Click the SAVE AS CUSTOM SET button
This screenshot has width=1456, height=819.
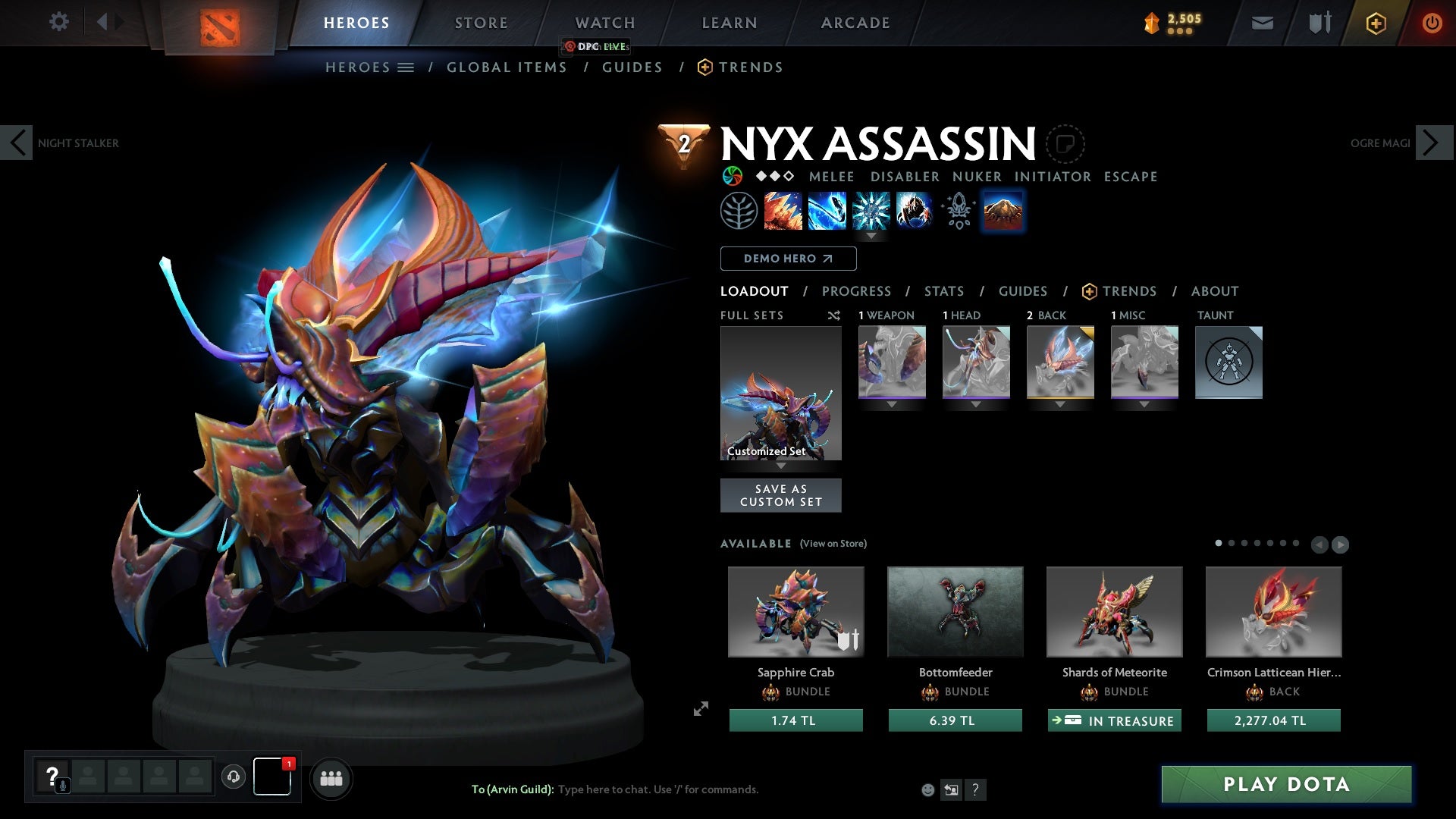780,494
